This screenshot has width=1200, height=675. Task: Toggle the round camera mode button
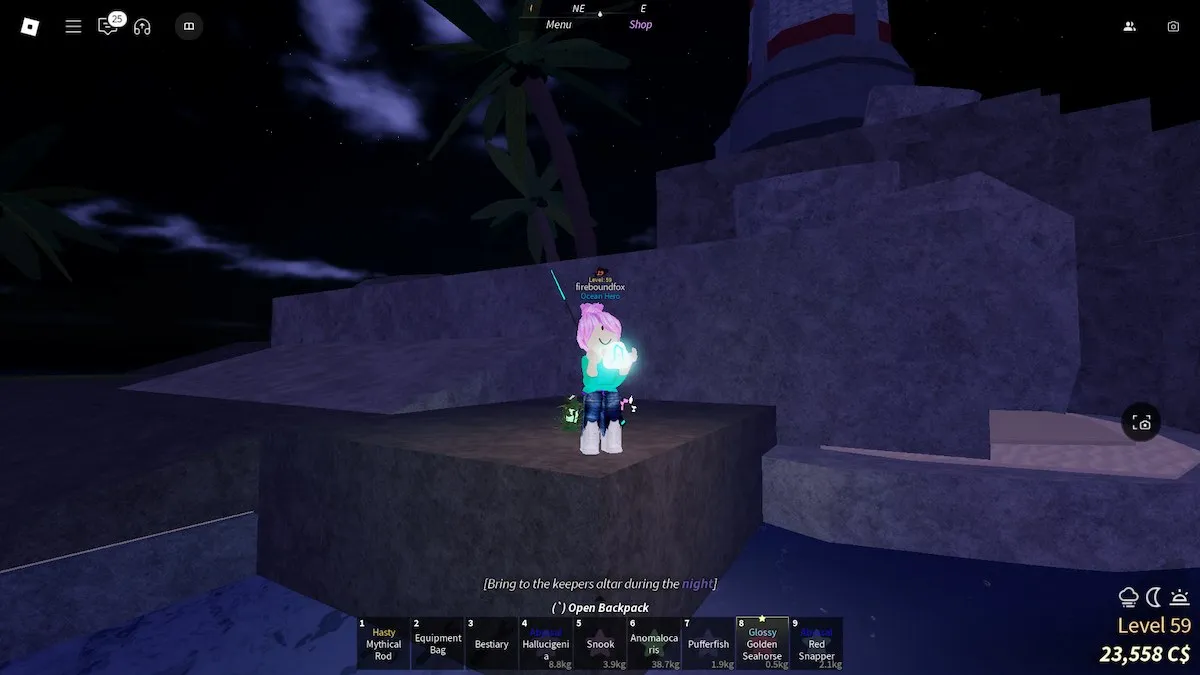[1142, 423]
